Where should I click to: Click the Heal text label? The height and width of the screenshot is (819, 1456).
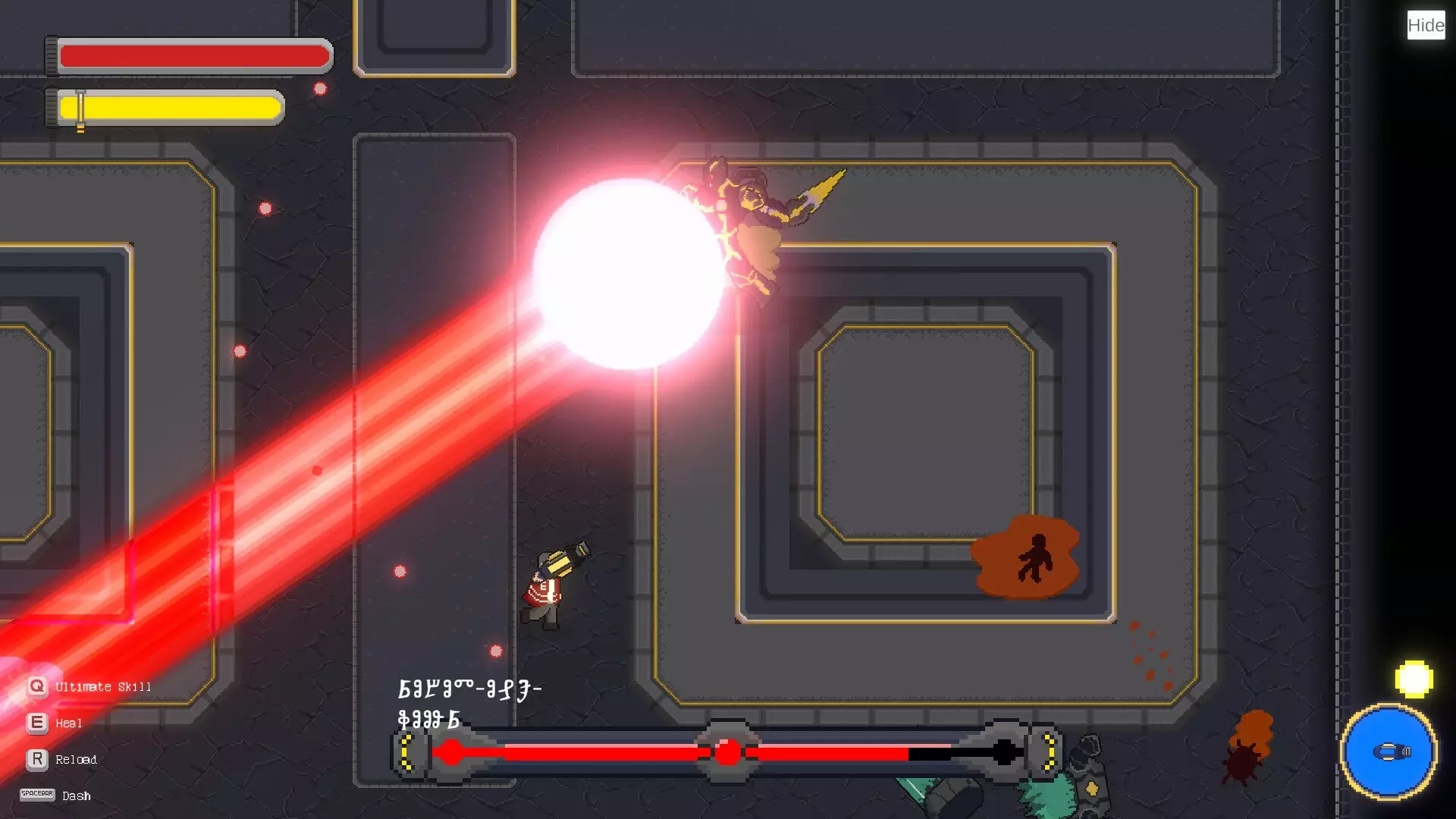[x=69, y=723]
